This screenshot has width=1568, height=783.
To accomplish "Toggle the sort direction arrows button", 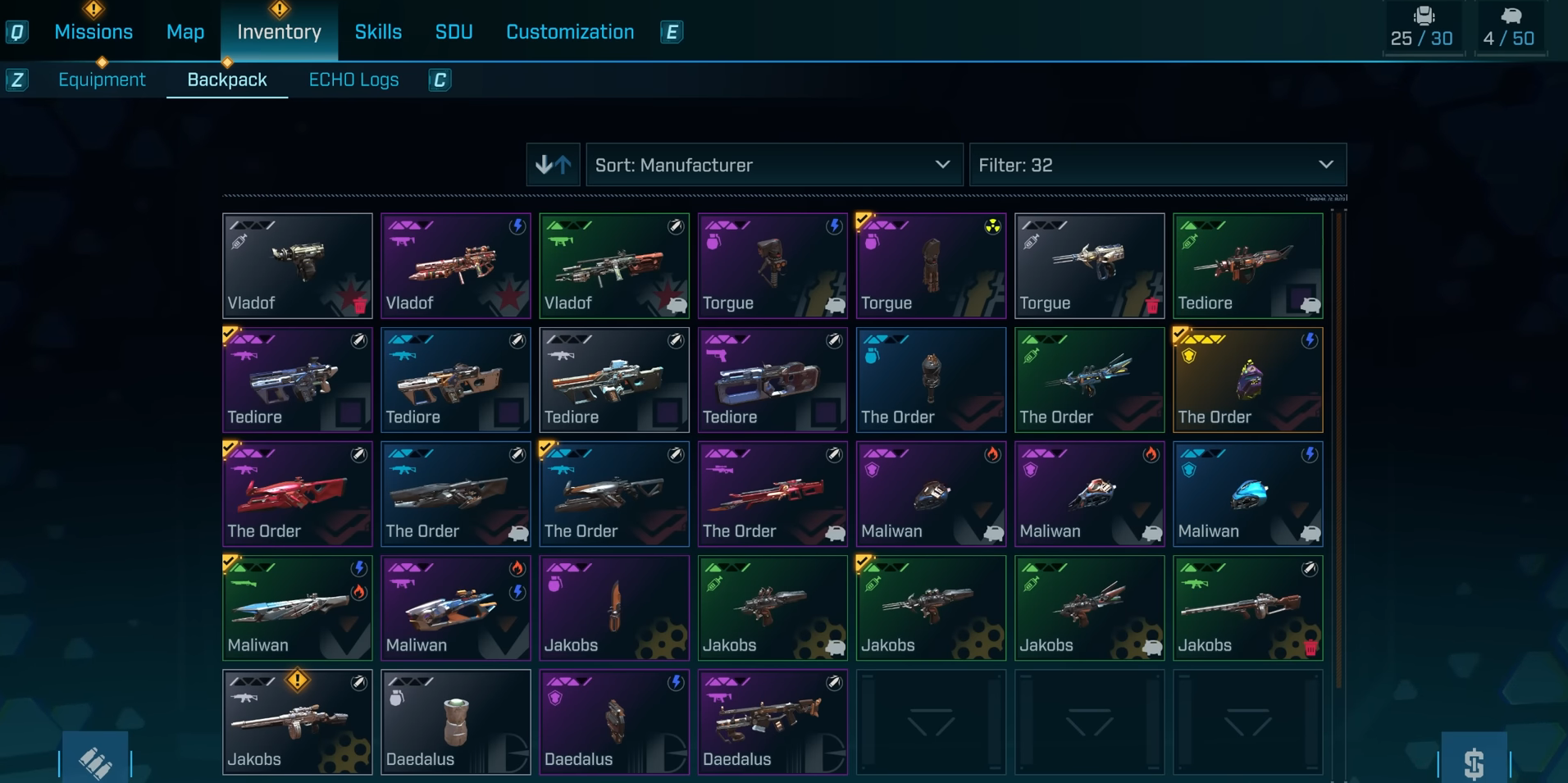I will [x=553, y=165].
